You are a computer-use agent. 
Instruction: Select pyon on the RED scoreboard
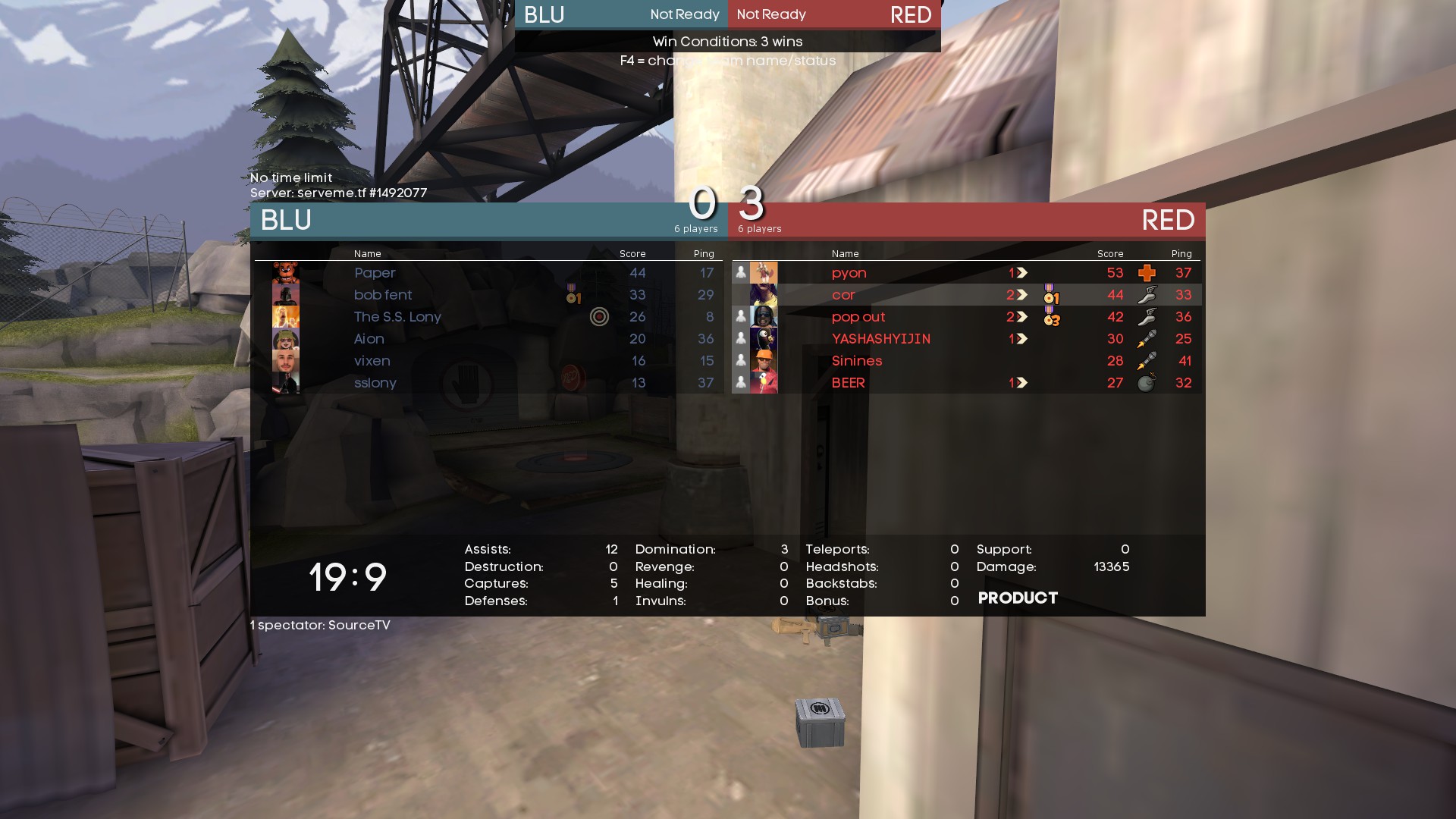[x=849, y=273]
